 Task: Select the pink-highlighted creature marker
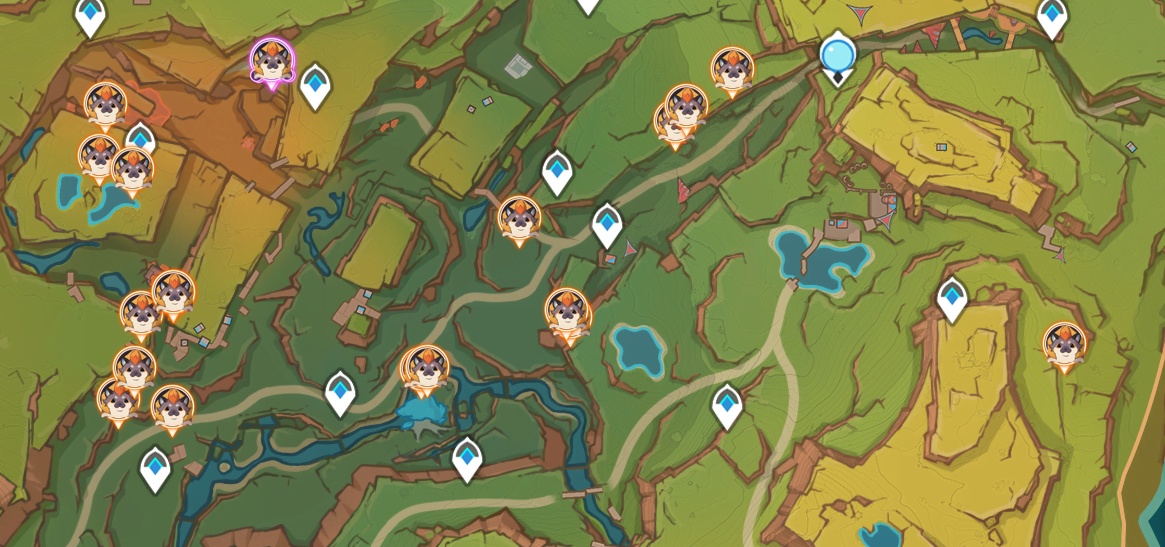coord(272,62)
